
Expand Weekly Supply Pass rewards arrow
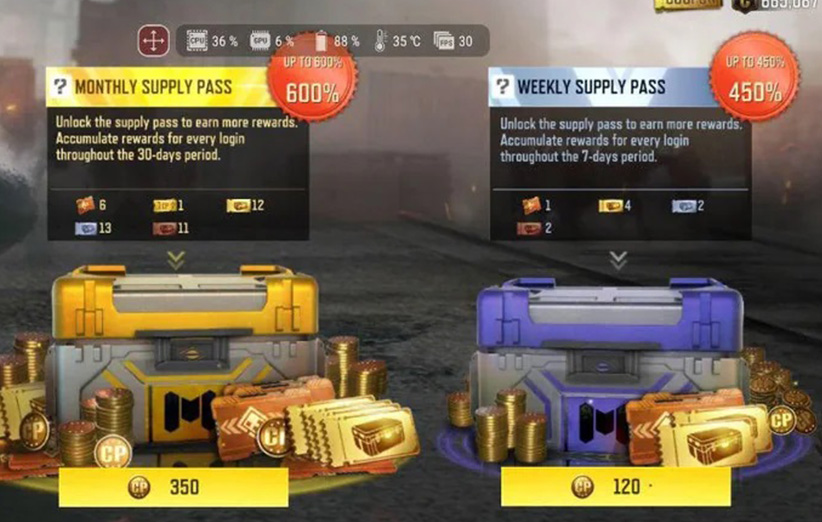click(x=618, y=259)
